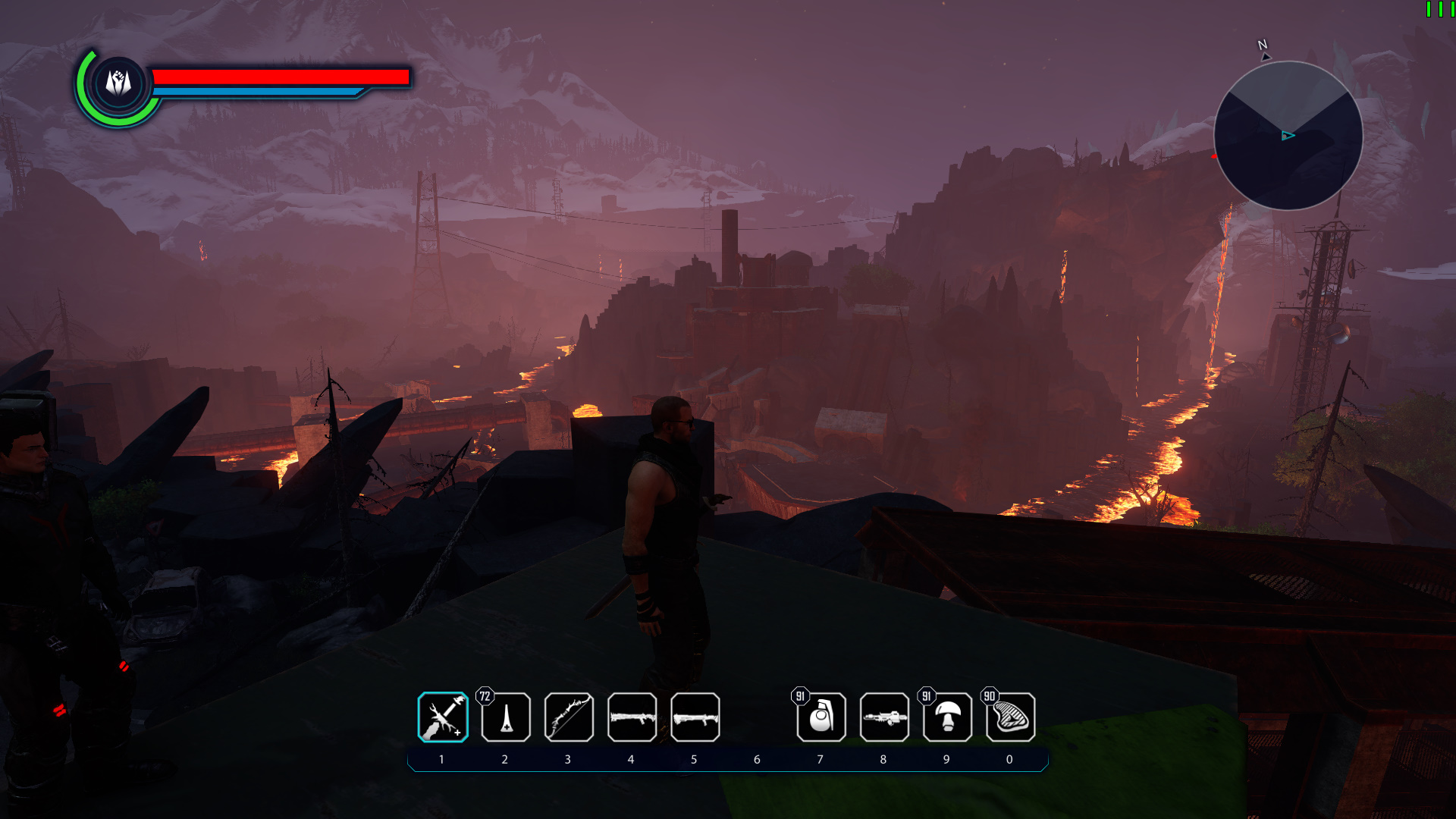Click the player arrow in the minimap center
This screenshot has width=1456, height=819.
(x=1287, y=136)
